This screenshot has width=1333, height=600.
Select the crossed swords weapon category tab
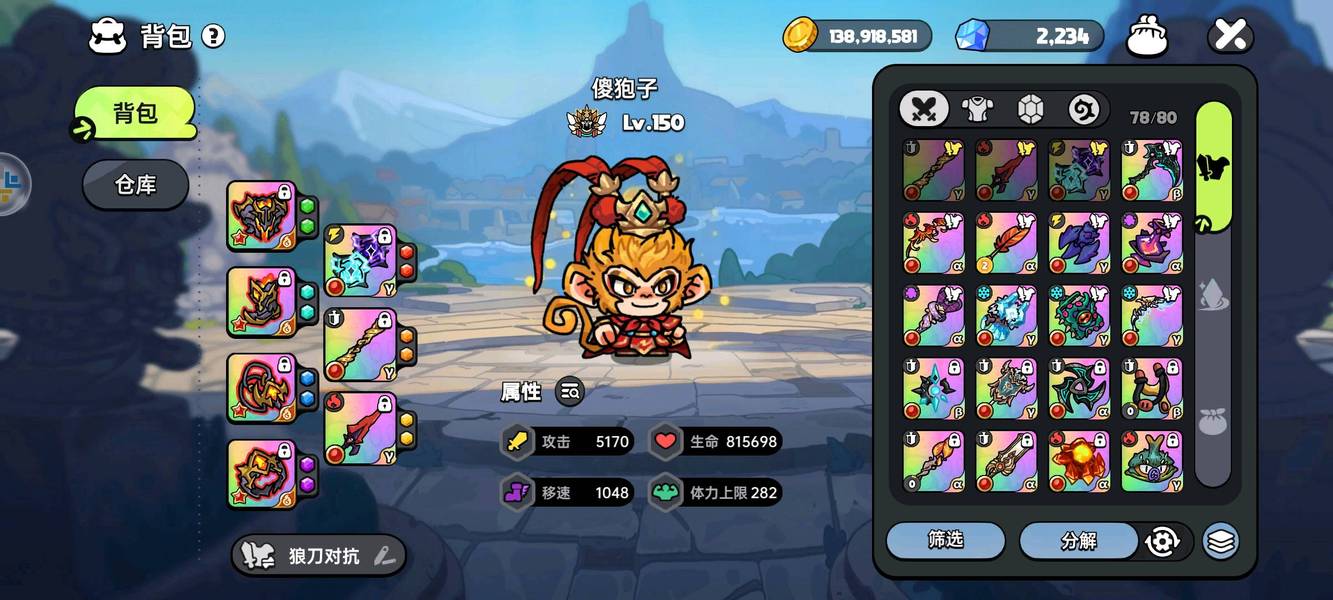pyautogui.click(x=923, y=109)
